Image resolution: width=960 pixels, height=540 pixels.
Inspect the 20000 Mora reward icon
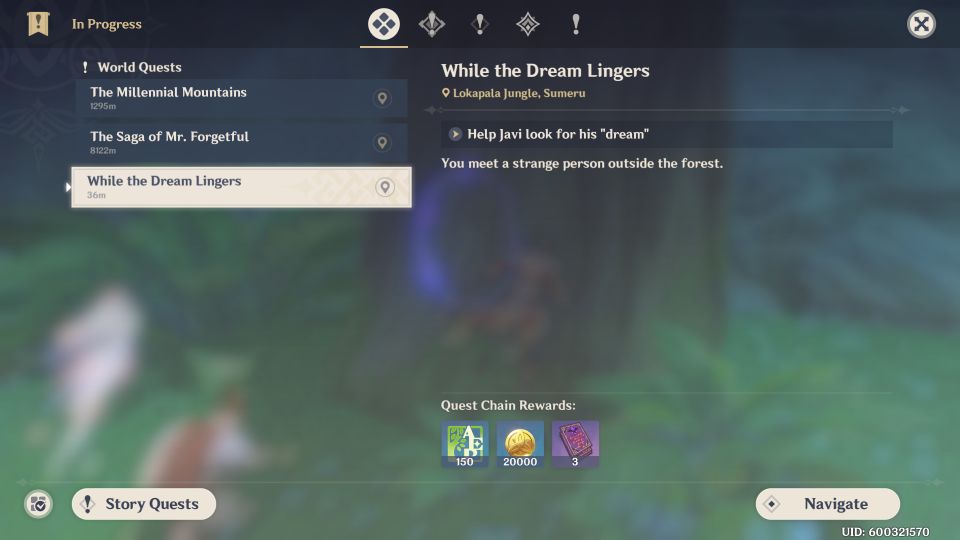(x=520, y=444)
